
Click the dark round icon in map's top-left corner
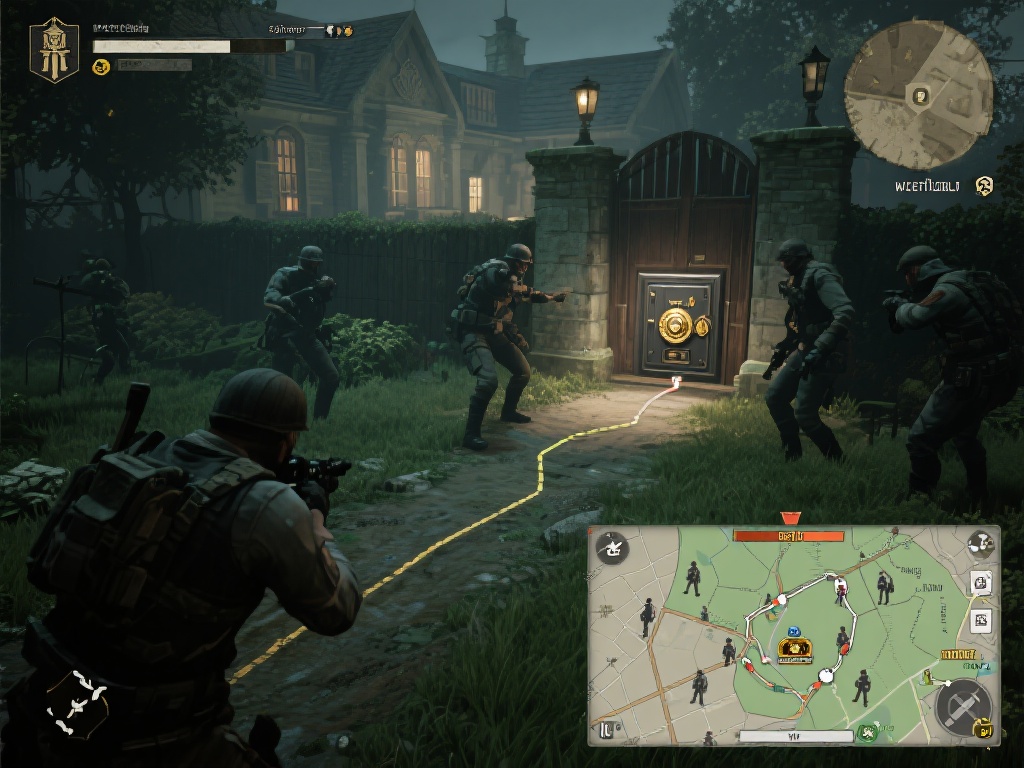click(610, 547)
